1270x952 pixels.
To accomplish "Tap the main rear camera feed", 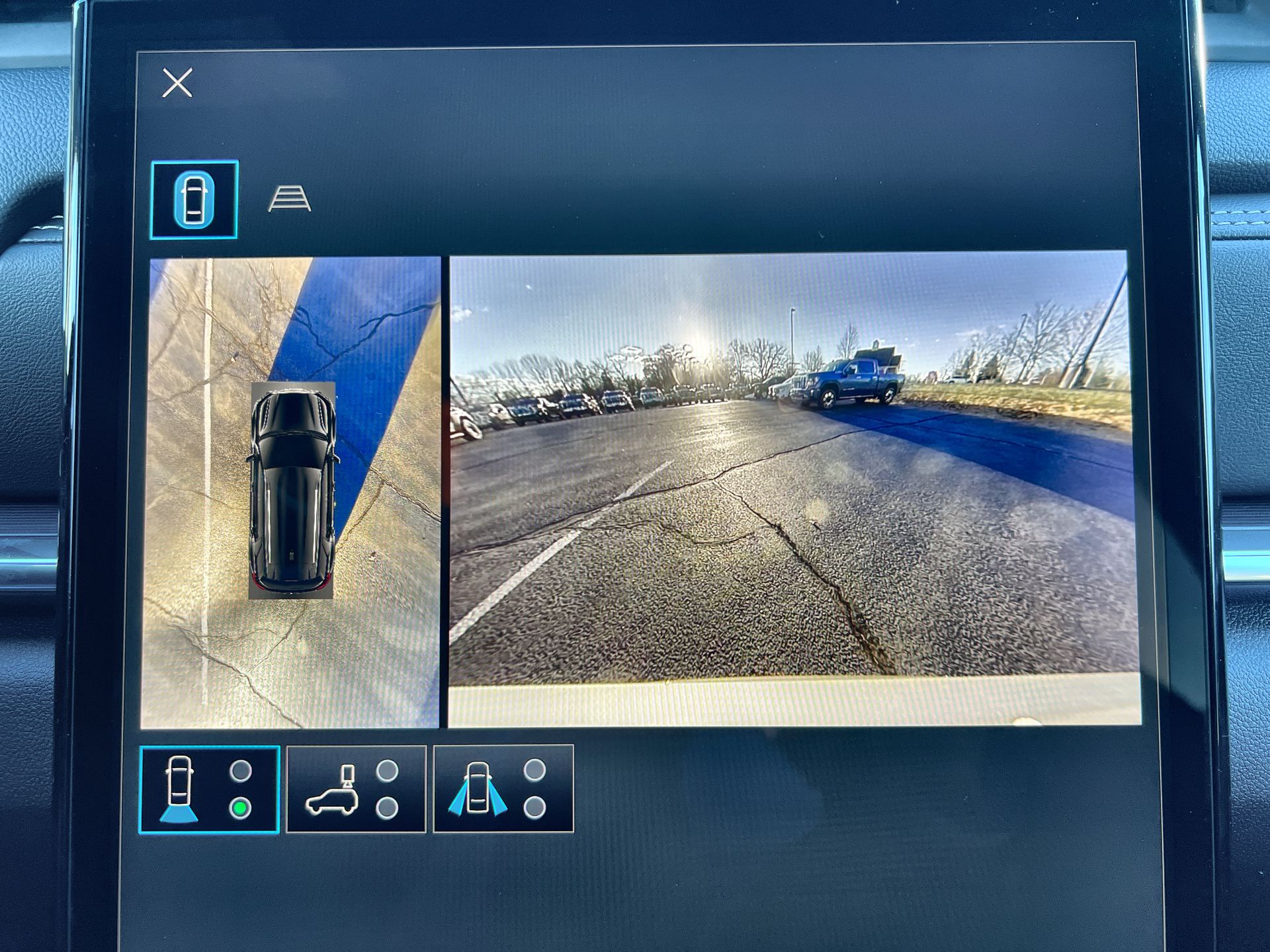I will pyautogui.click(x=794, y=489).
